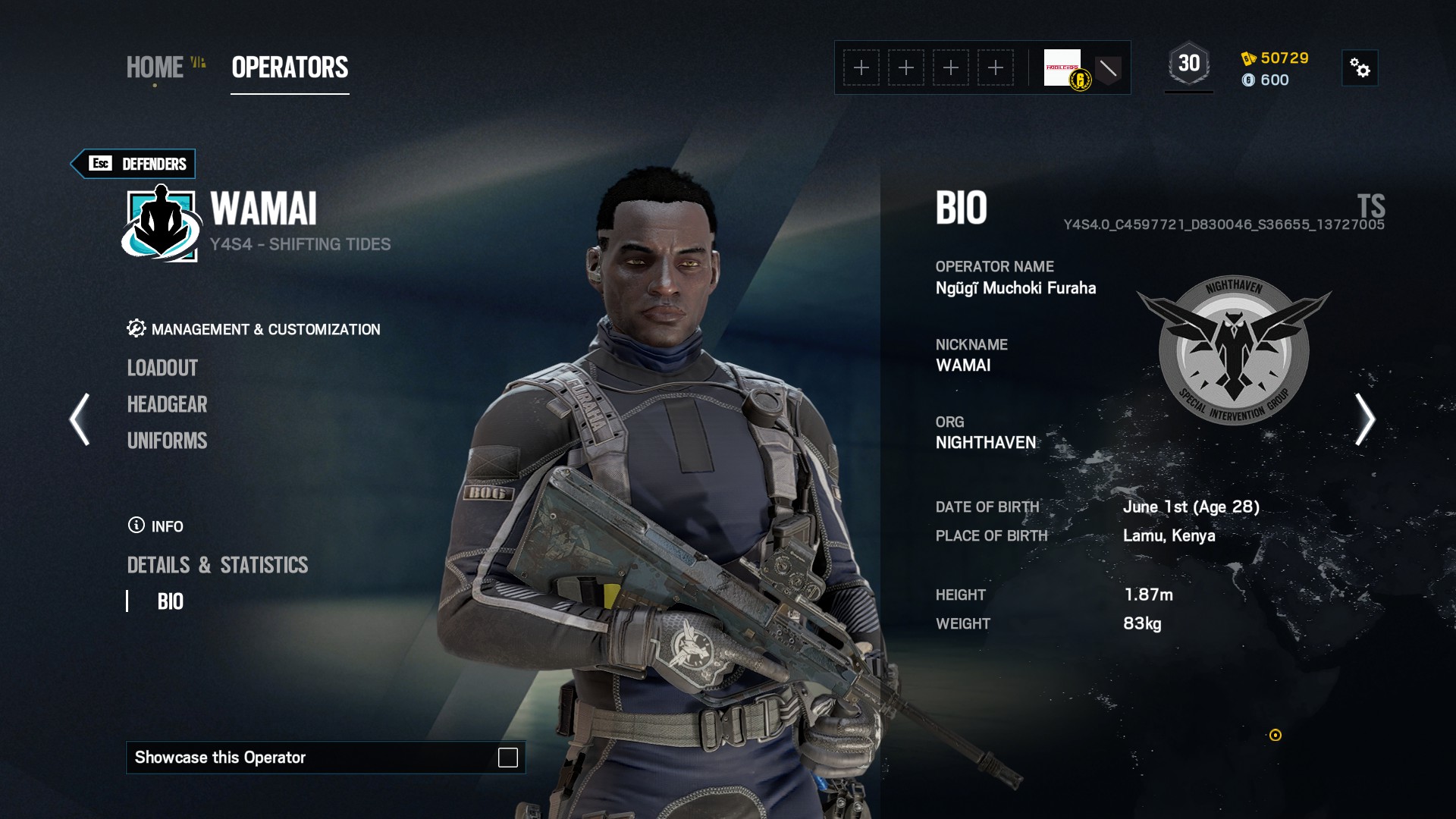Click the level 30 clearance badge
This screenshot has height=819, width=1456.
pyautogui.click(x=1188, y=64)
